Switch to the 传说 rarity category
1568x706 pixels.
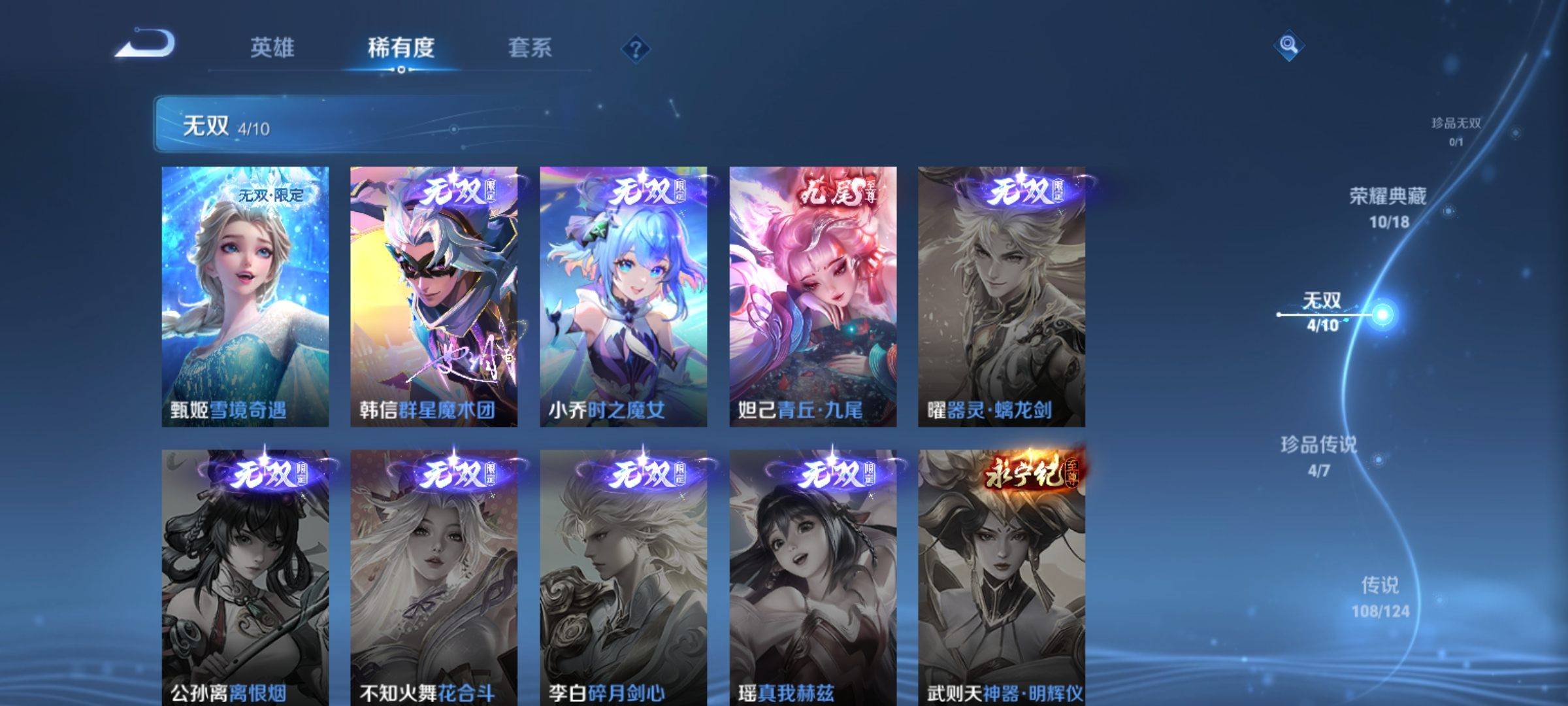tap(1380, 596)
